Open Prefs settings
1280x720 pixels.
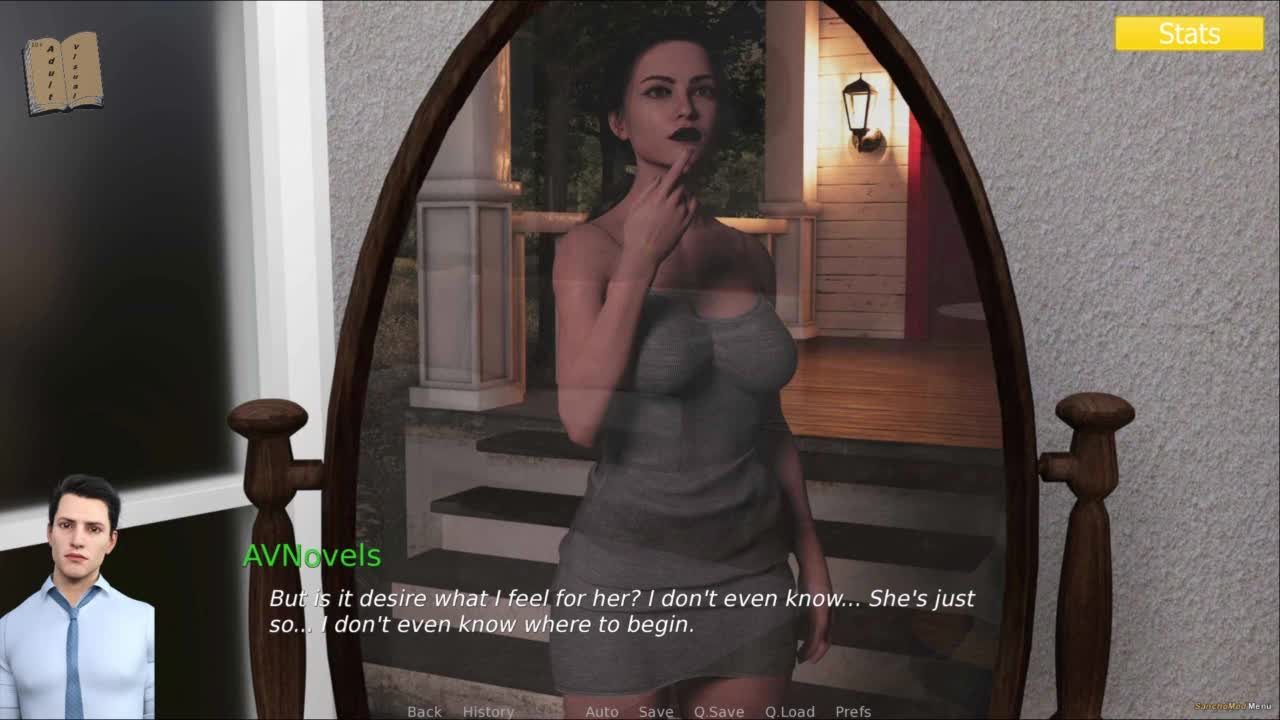click(853, 711)
